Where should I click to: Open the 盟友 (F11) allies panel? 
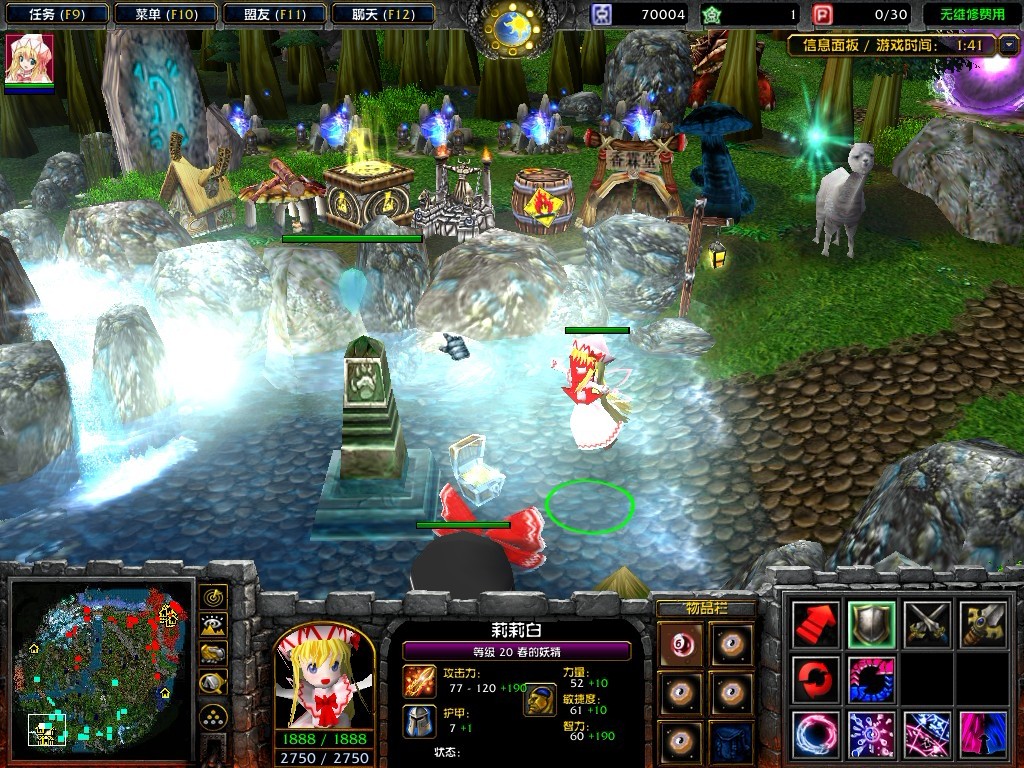pyautogui.click(x=272, y=14)
